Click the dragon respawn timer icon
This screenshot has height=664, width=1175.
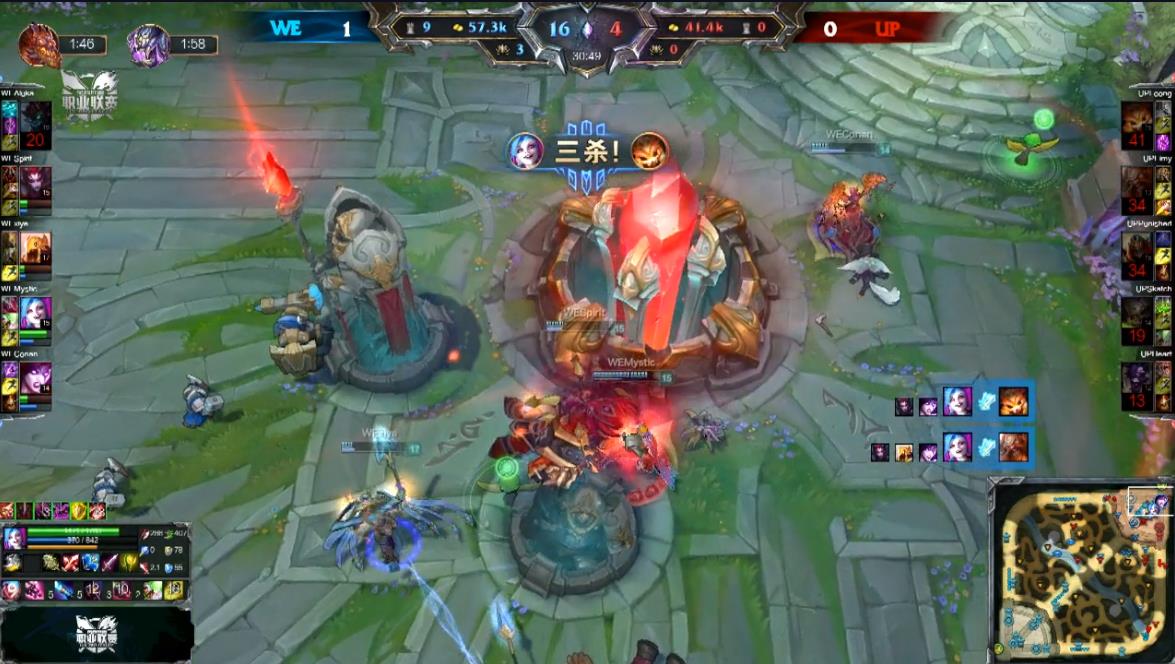pos(40,45)
